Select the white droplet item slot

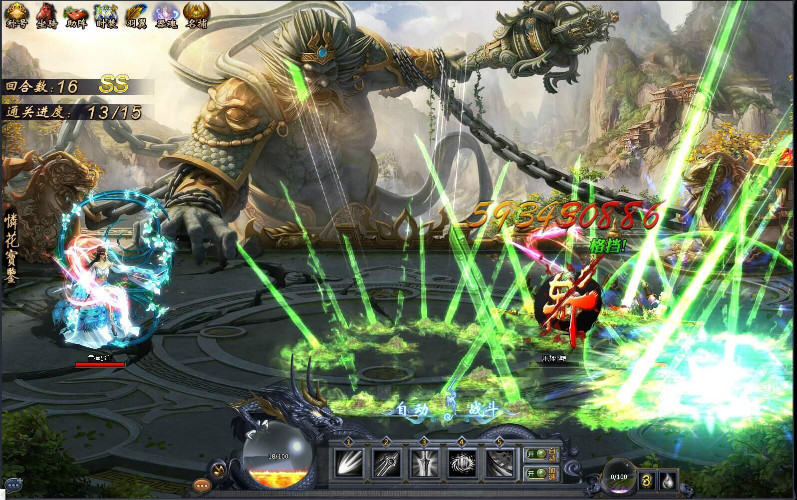[667, 479]
